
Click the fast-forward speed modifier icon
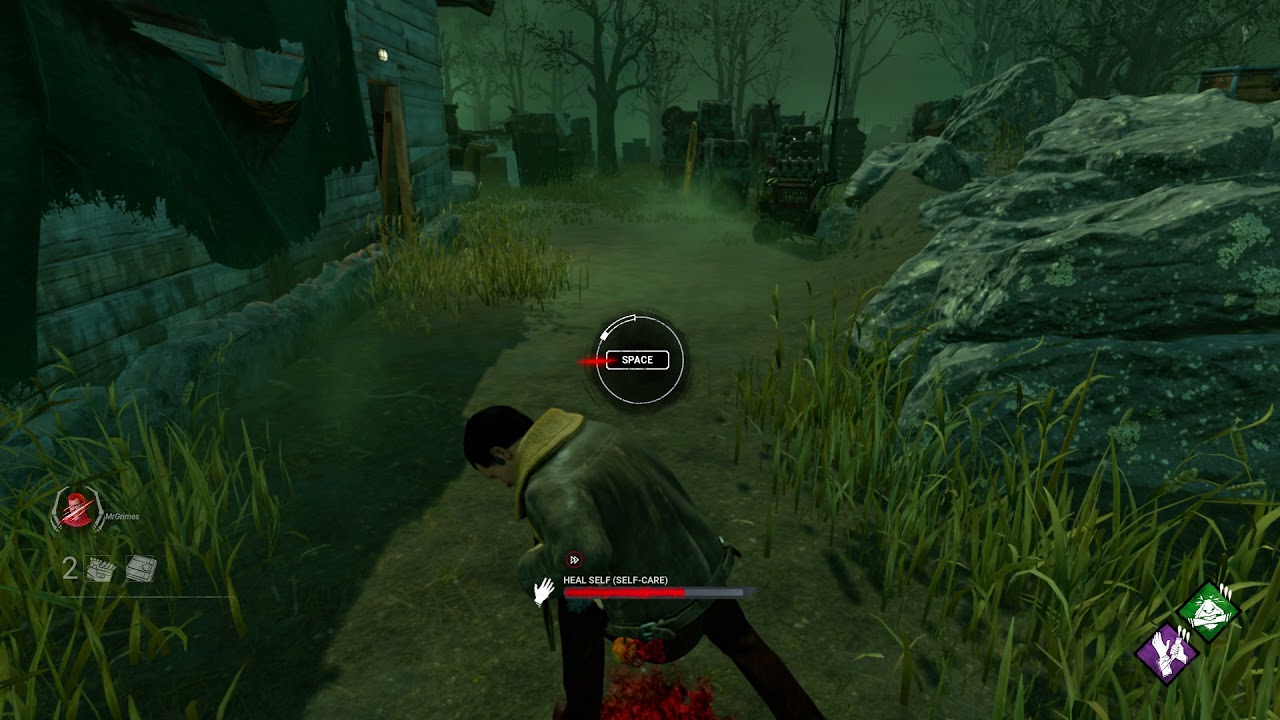(574, 560)
